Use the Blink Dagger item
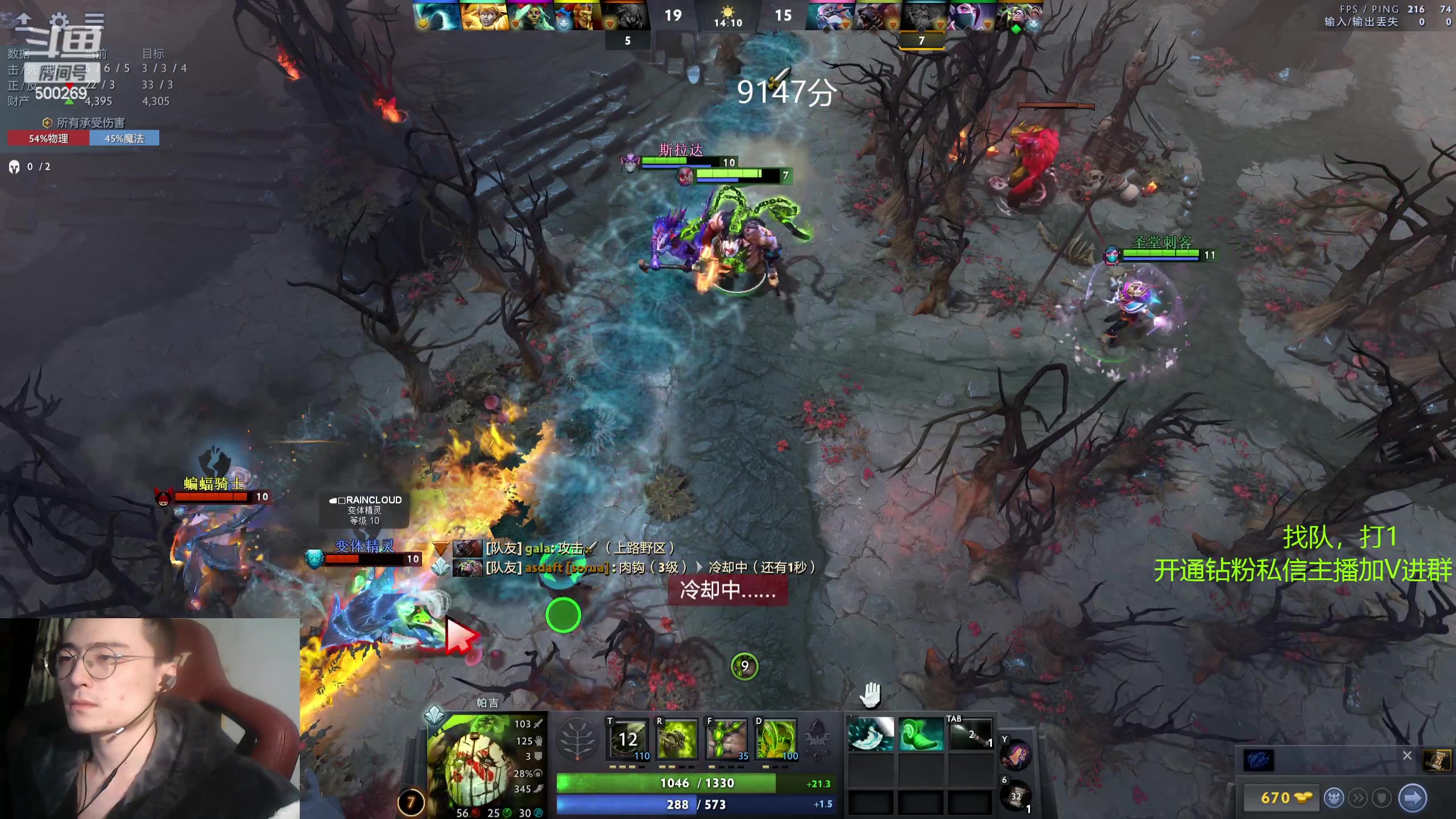The image size is (1456, 819). 870,734
